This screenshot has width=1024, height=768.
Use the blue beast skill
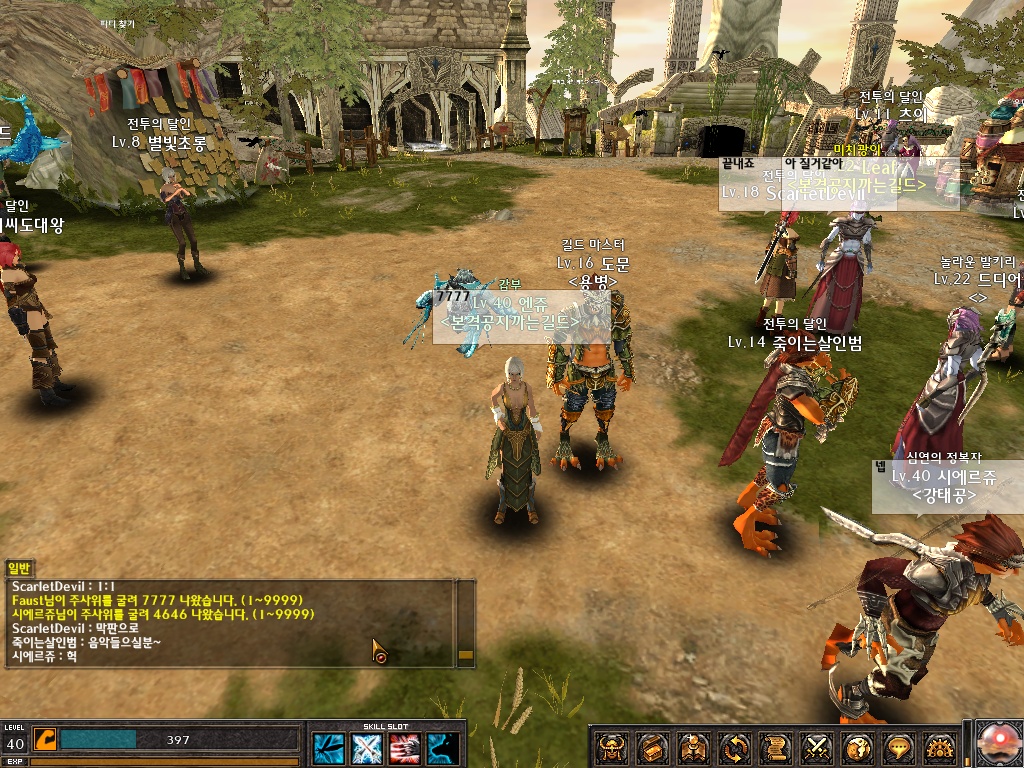[443, 748]
